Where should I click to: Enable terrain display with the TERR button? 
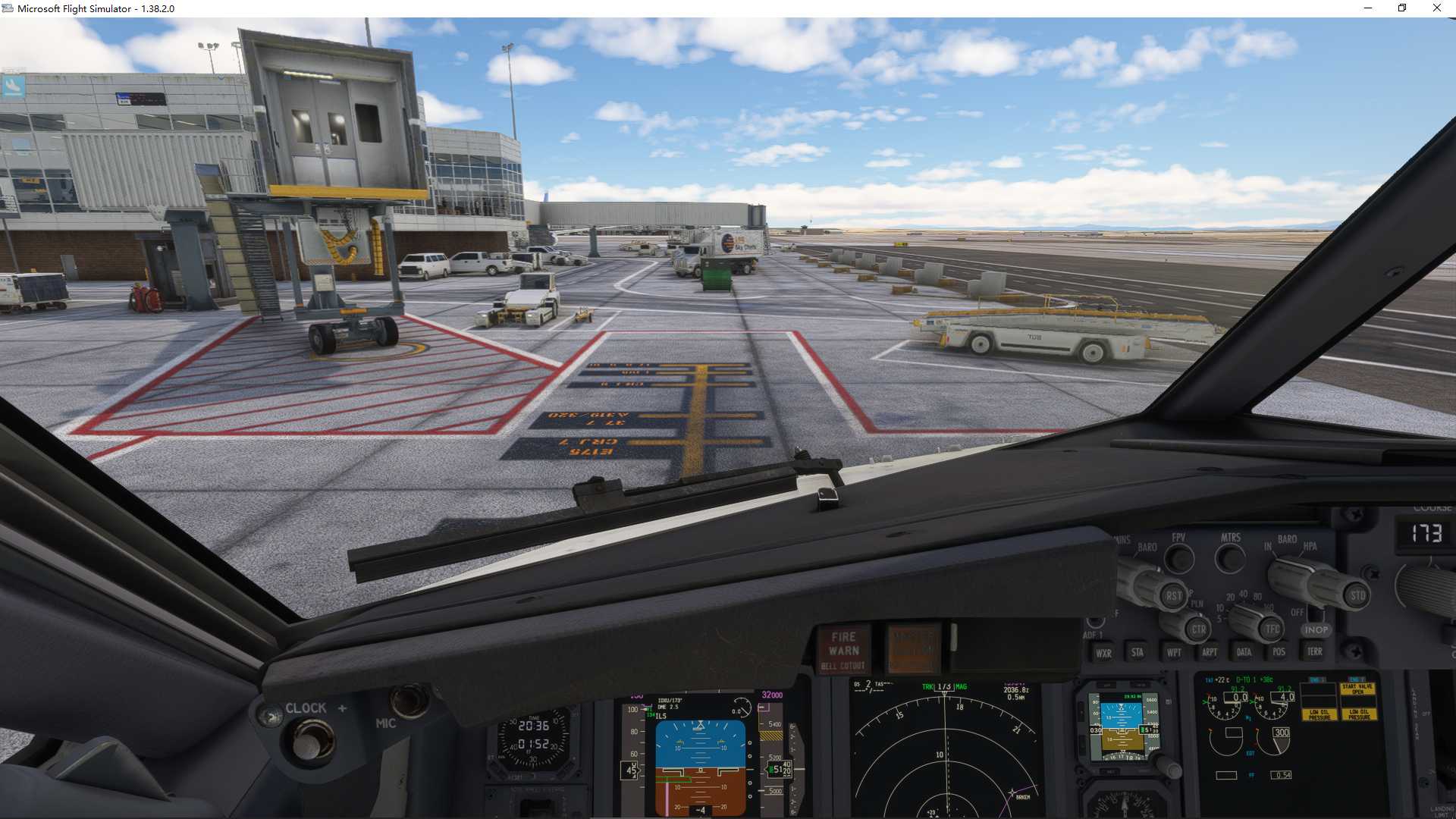1316,651
